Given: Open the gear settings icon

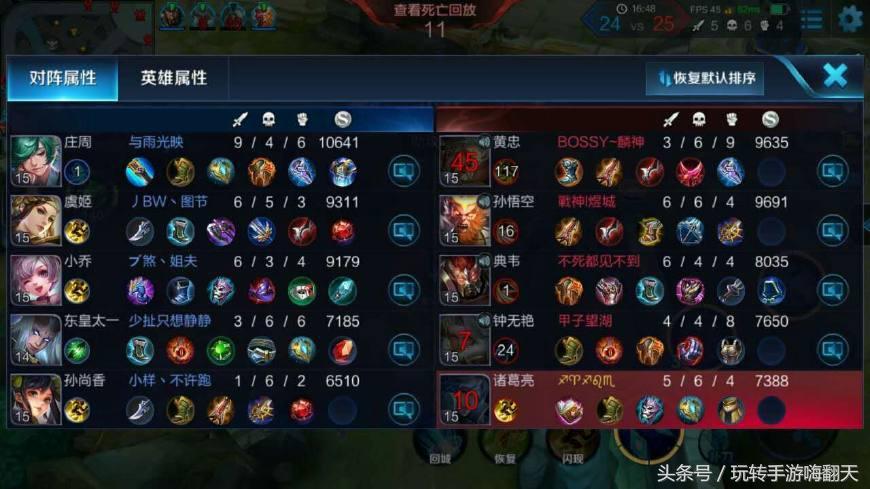Looking at the screenshot, I should [851, 18].
